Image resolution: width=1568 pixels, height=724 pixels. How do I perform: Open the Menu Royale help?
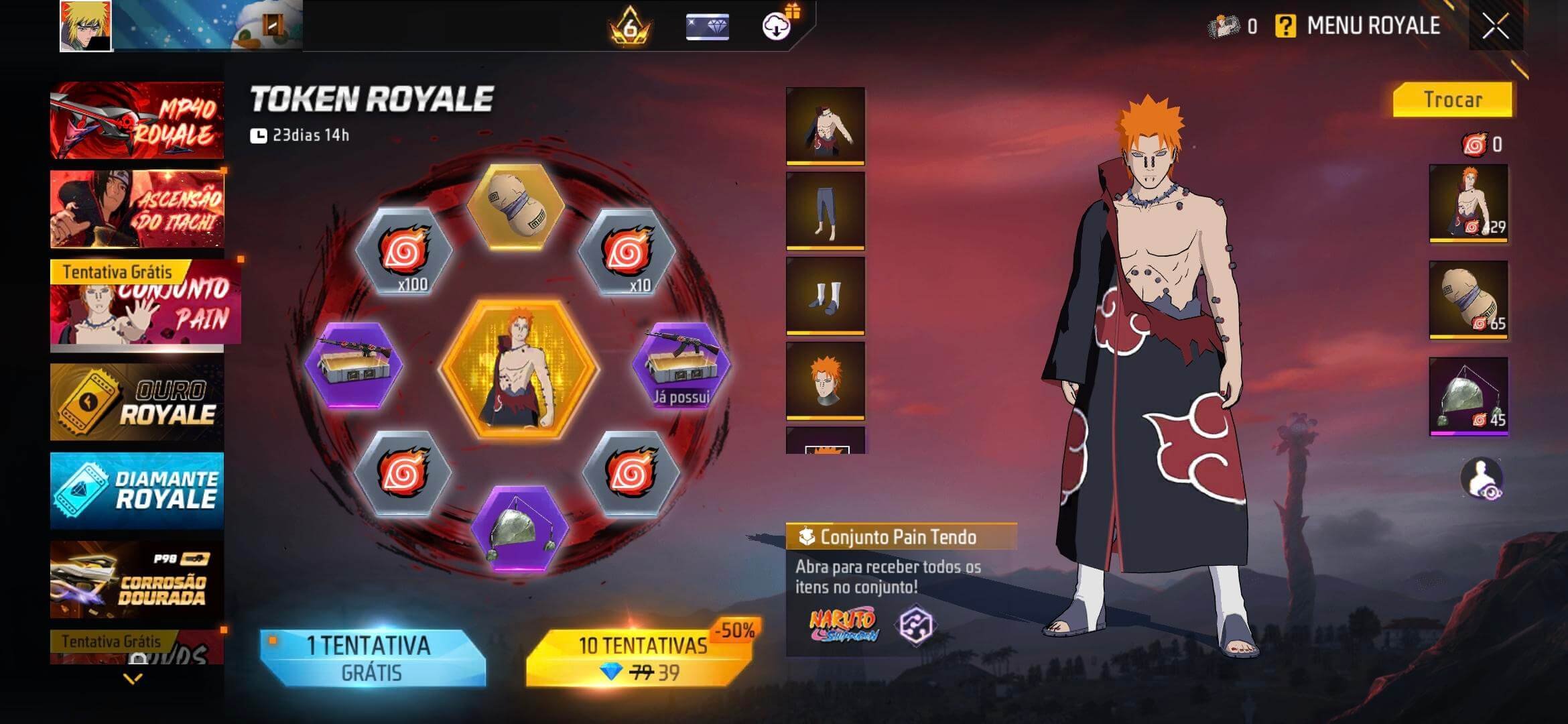(x=1285, y=27)
